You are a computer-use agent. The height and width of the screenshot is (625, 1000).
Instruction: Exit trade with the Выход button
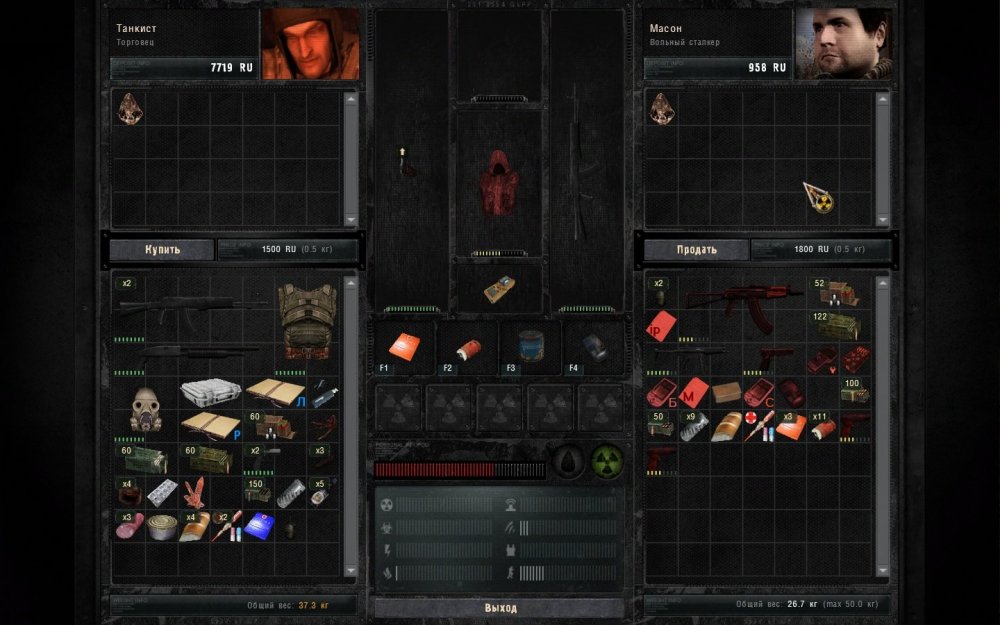coord(499,608)
